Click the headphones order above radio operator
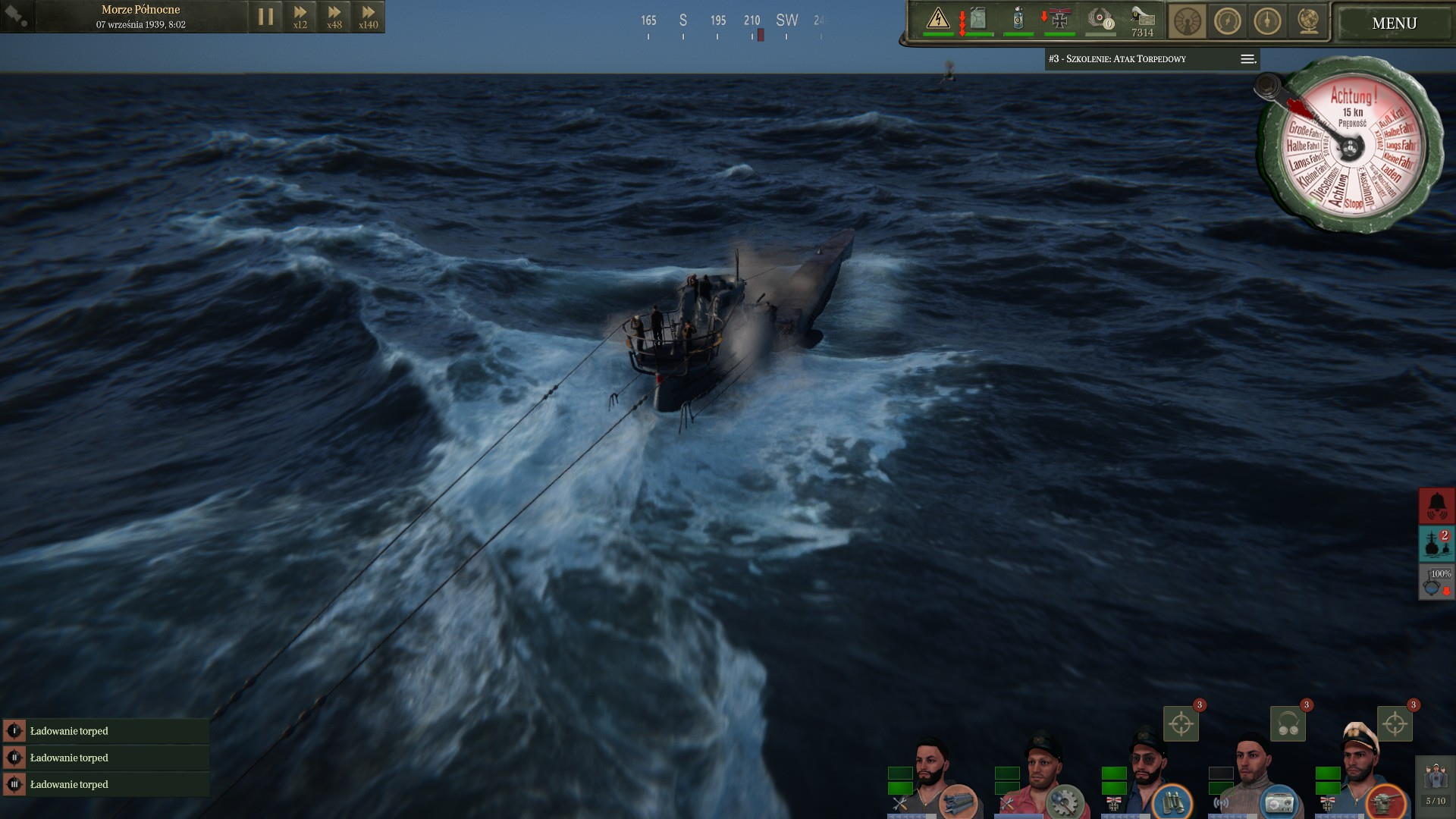Screen dimensions: 1456x819 point(1288,724)
